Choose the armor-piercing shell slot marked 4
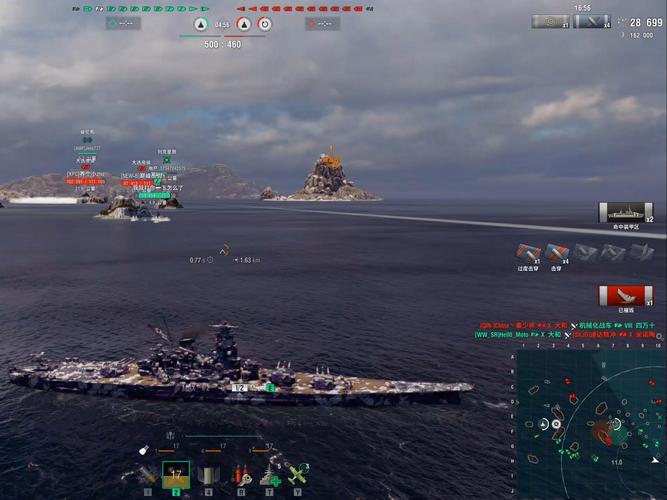Screen dimensions: 667x500 208,475
